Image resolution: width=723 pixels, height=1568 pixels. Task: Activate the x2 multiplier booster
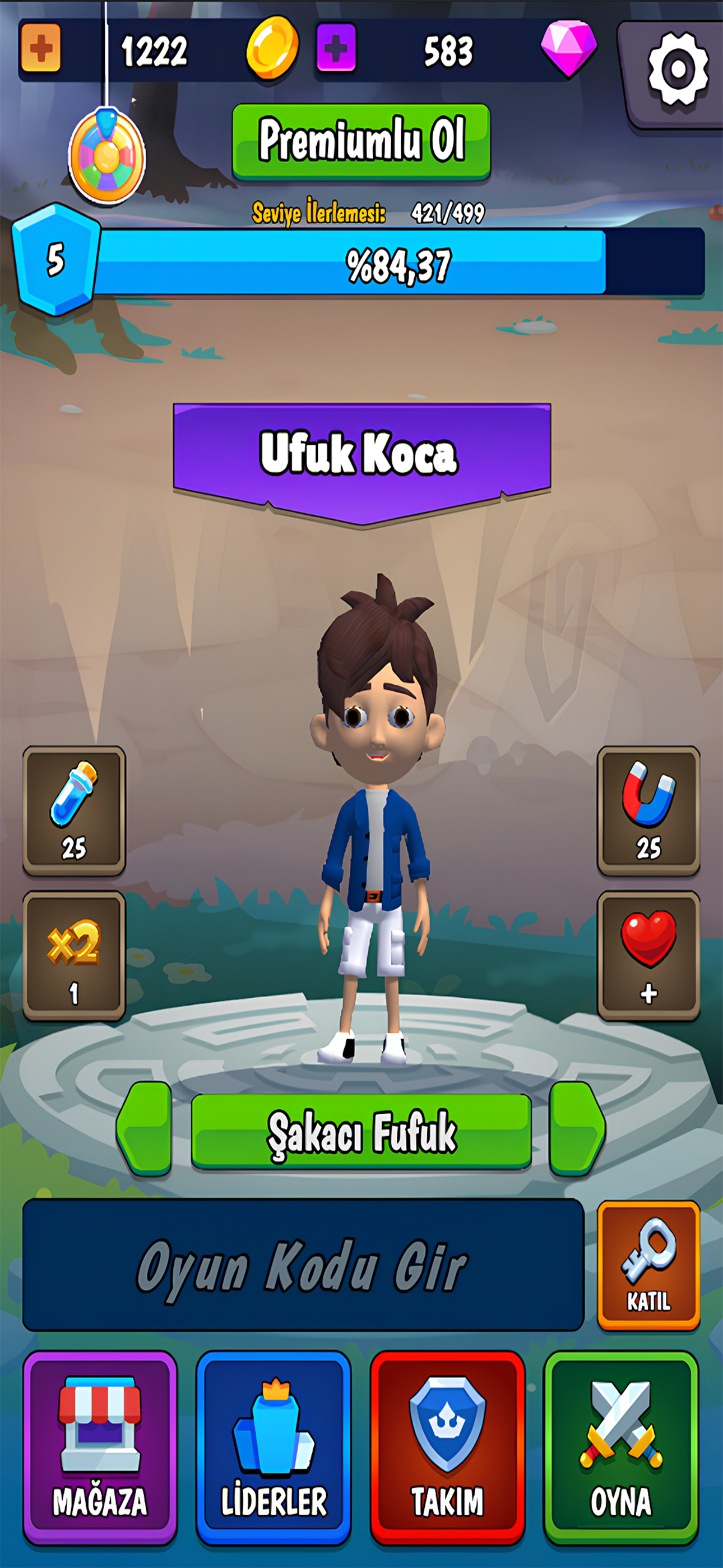(74, 954)
